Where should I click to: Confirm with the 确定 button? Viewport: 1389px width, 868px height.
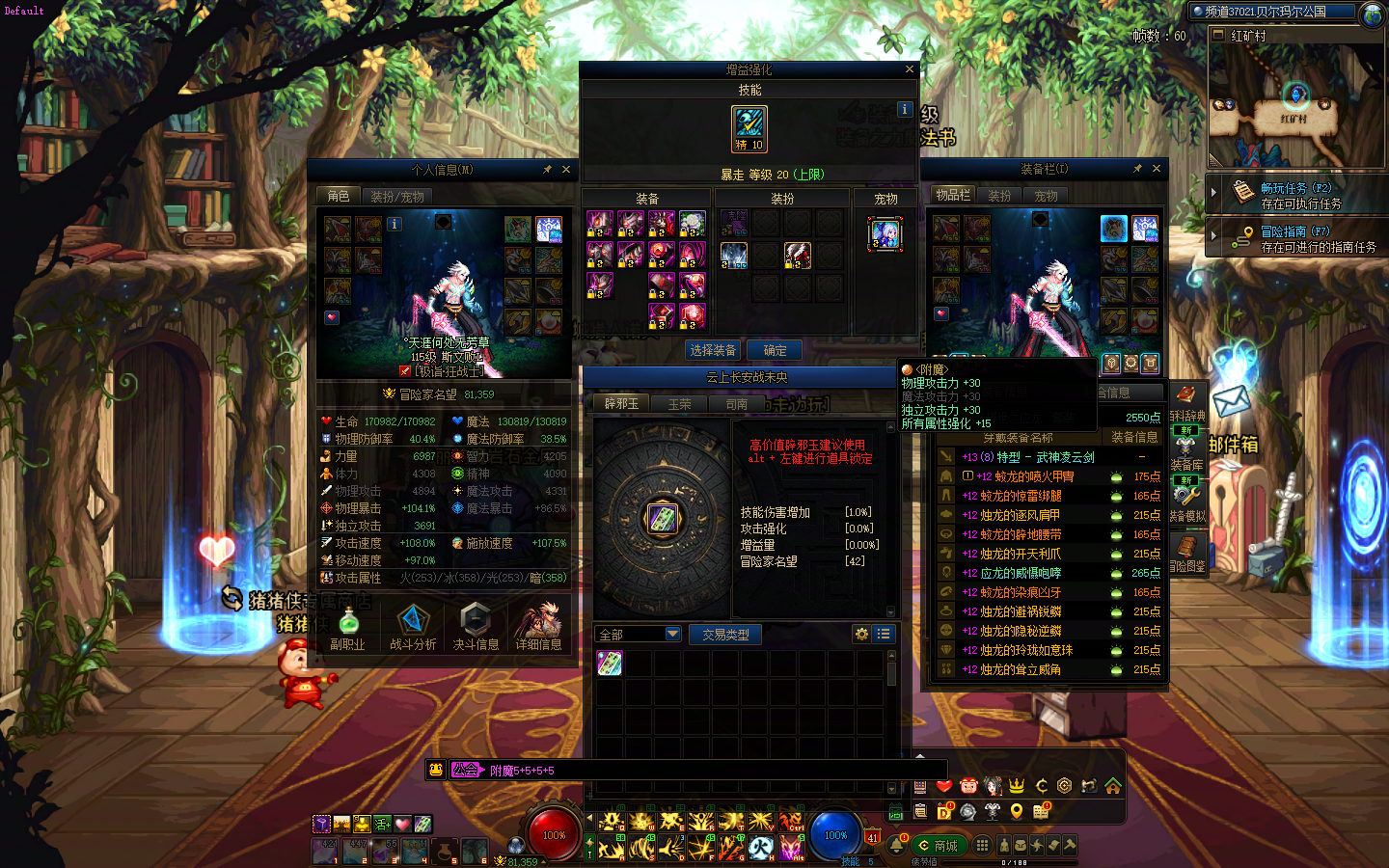(775, 350)
